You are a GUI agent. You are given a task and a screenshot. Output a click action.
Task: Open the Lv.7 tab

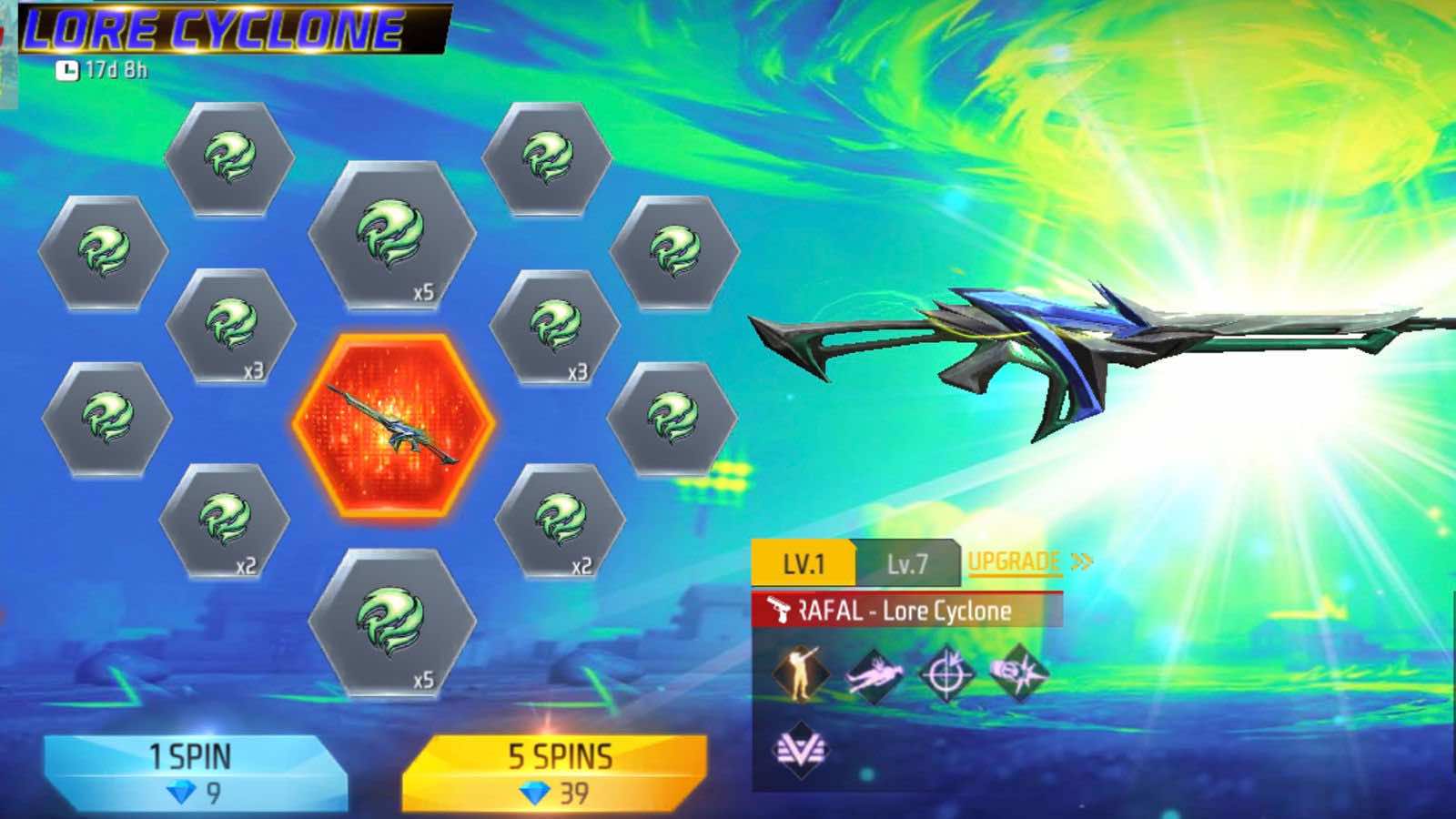(x=910, y=561)
